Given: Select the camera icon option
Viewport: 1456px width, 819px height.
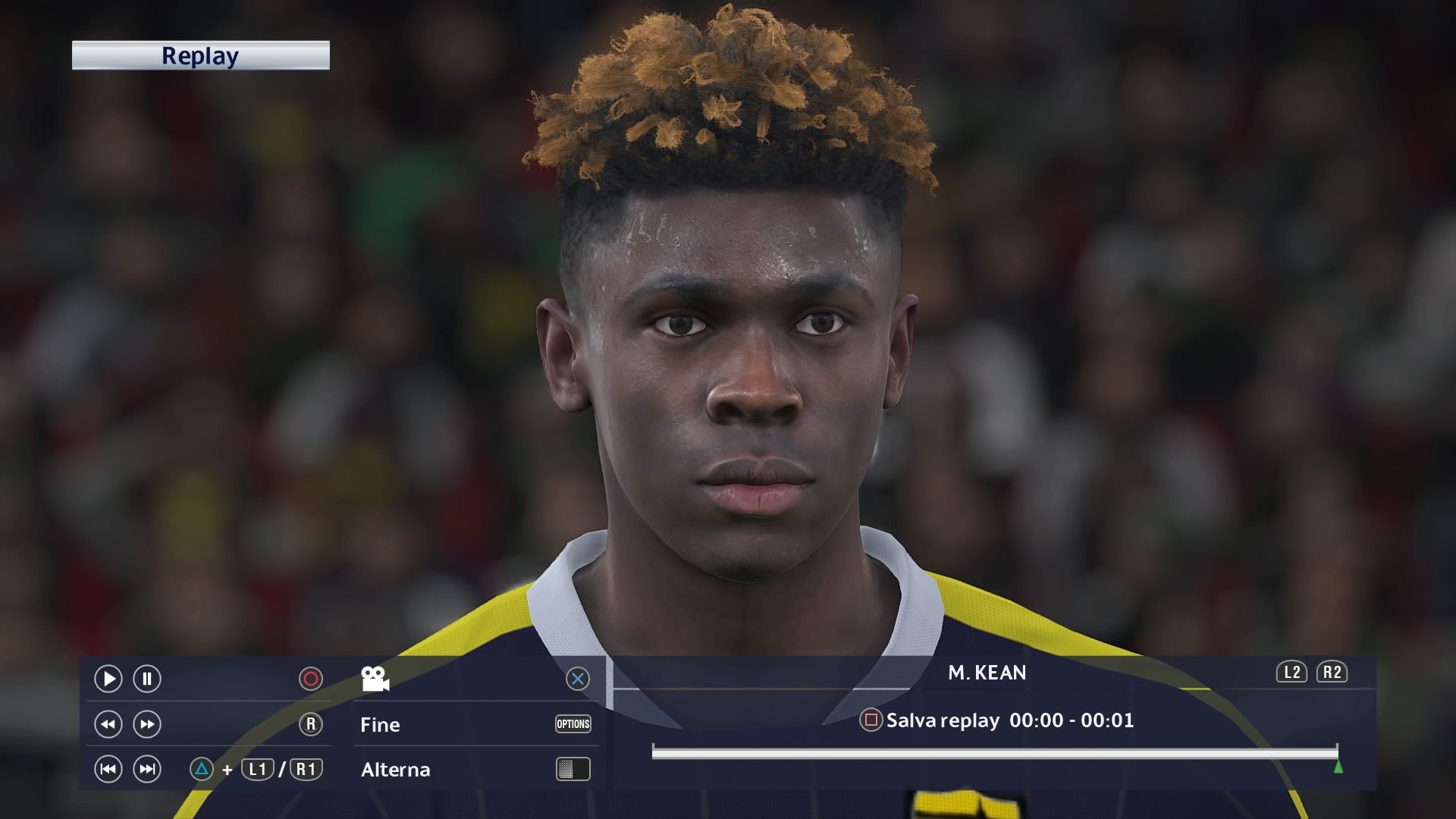Looking at the screenshot, I should pos(375,679).
